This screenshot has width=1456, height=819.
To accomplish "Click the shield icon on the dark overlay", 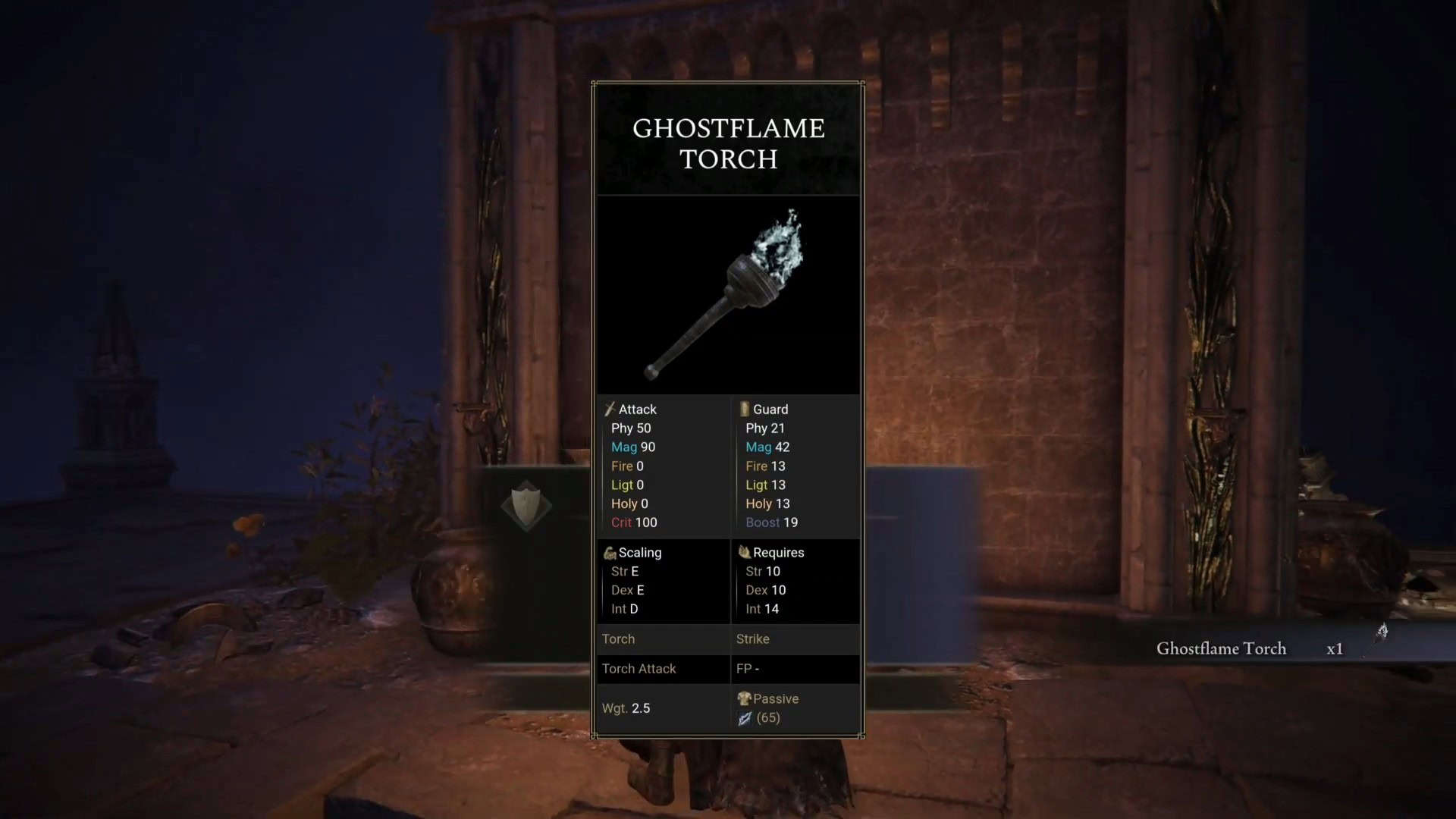I will (528, 504).
